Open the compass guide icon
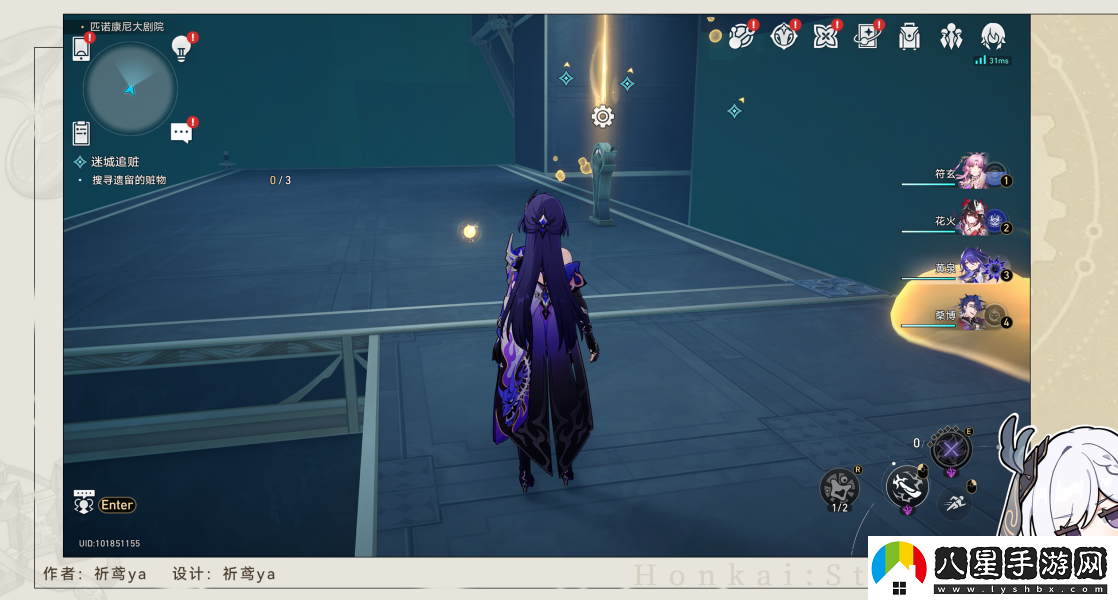The height and width of the screenshot is (600, 1118). 783,37
